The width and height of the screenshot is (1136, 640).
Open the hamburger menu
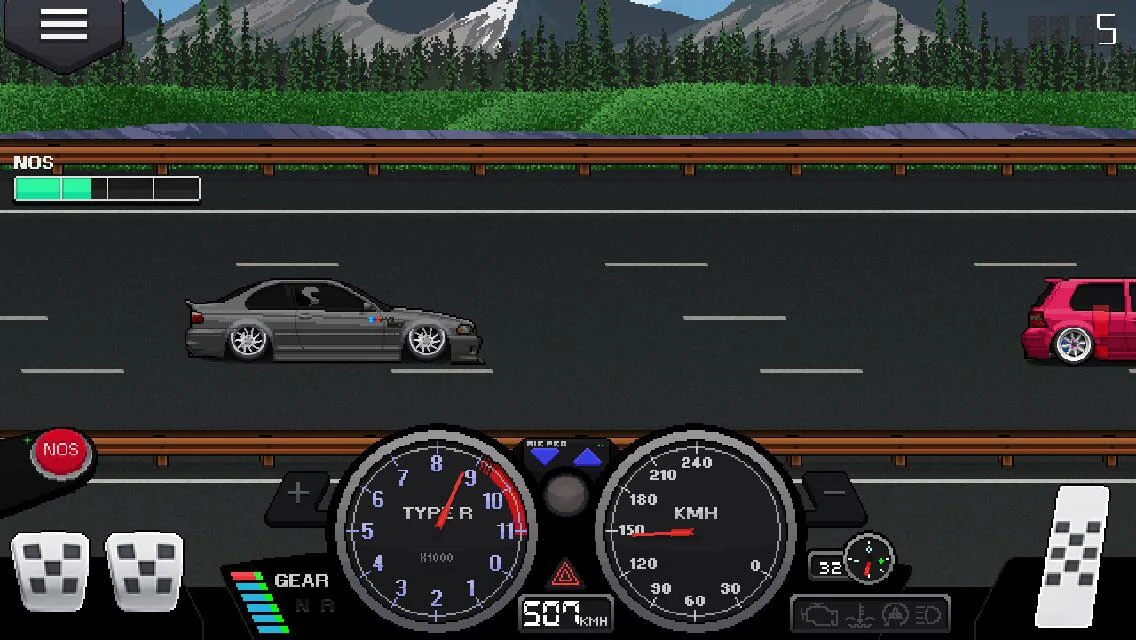pos(63,25)
